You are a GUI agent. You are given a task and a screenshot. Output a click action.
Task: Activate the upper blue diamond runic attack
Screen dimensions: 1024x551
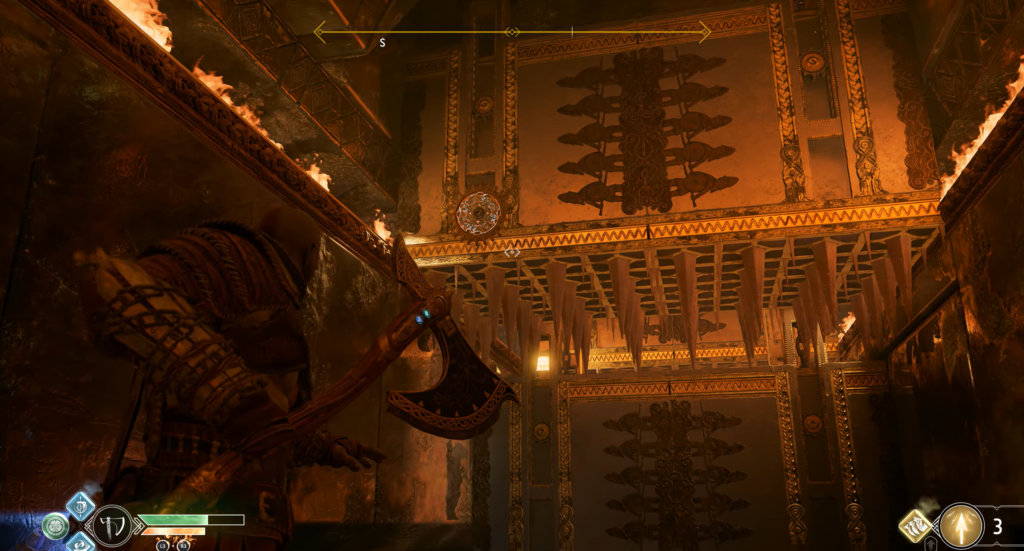click(80, 505)
